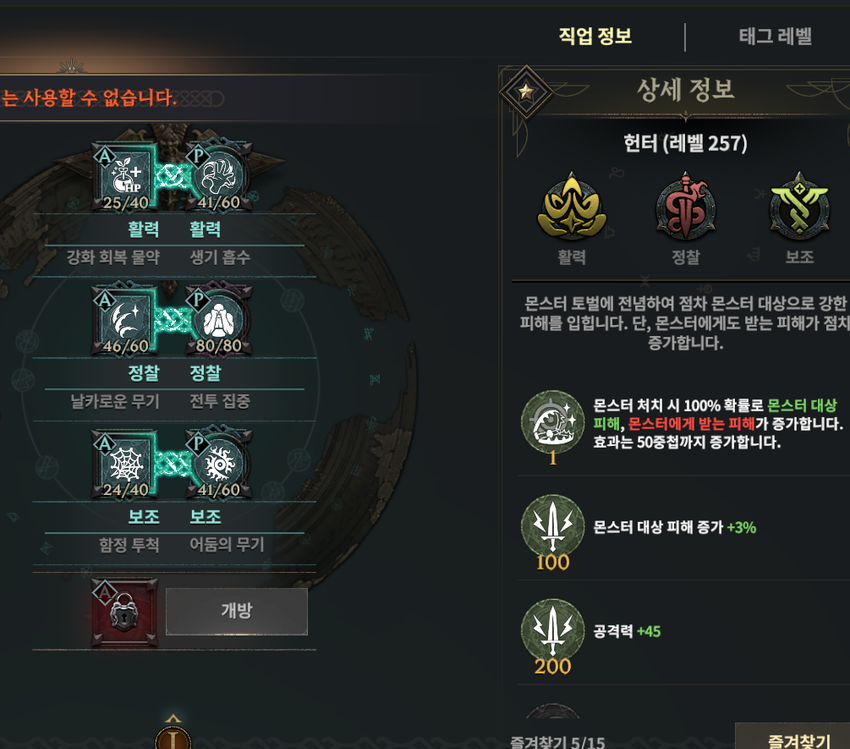Click the star badge beside 상세 정보
Screen dimensions: 850x749
526,93
